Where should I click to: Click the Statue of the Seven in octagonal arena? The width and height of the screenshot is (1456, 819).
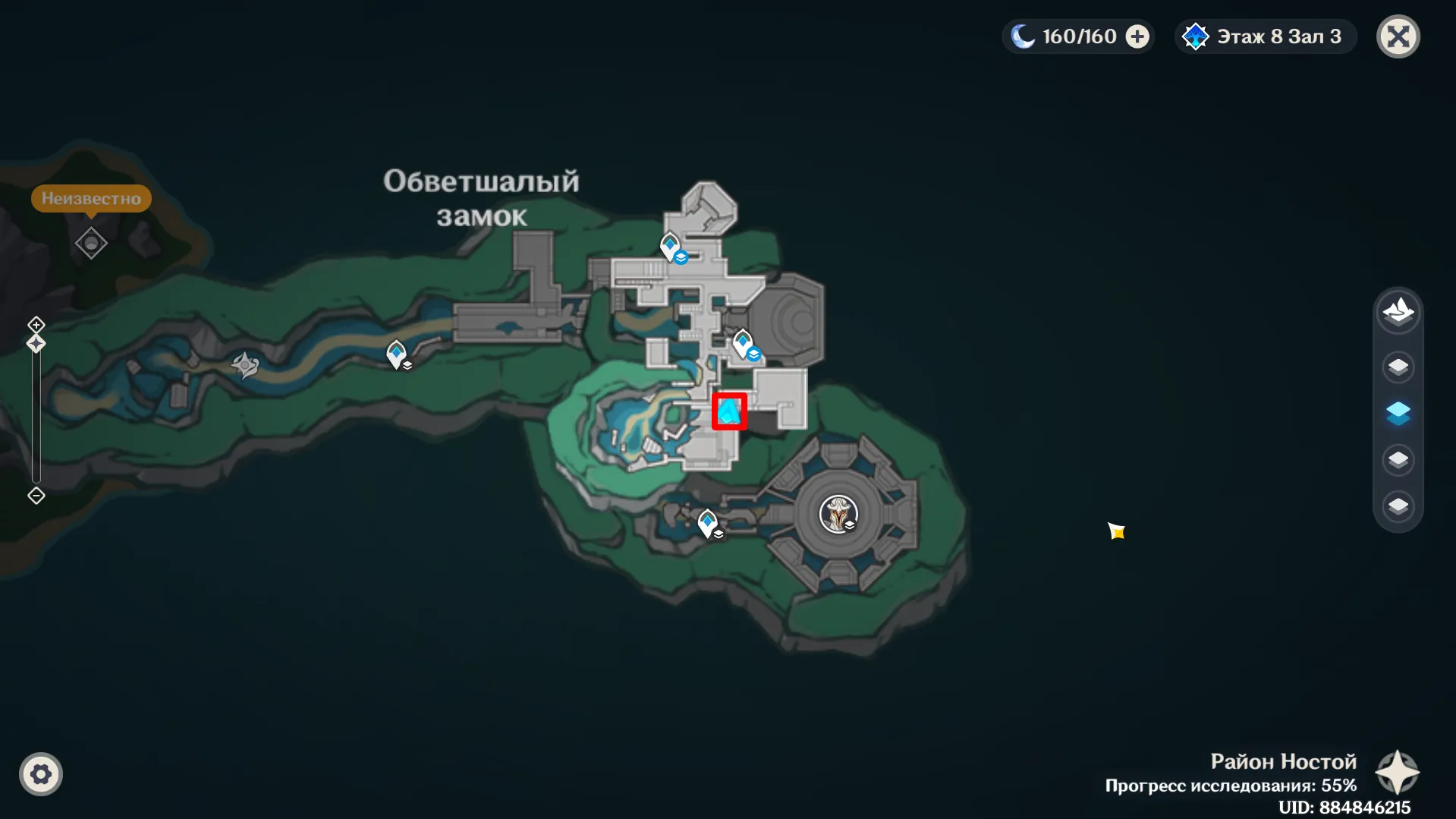tap(838, 514)
